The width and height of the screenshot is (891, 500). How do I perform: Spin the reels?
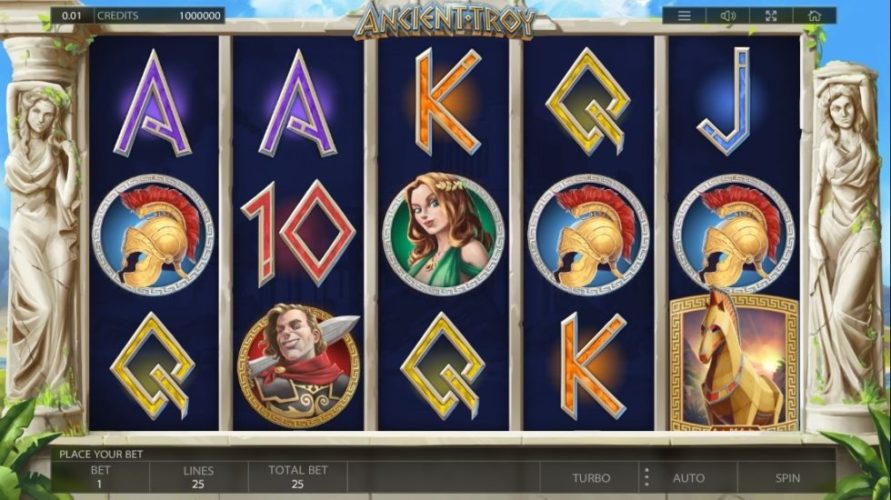click(x=787, y=478)
